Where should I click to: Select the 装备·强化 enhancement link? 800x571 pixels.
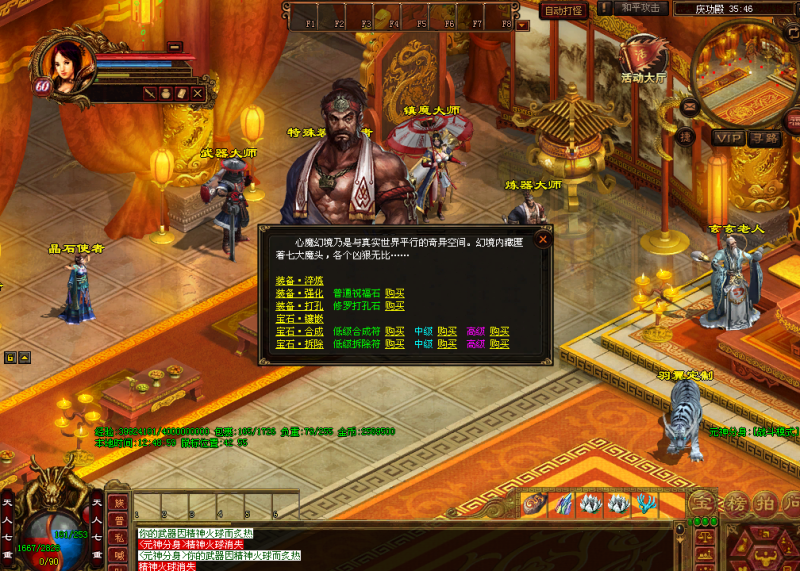coord(298,294)
